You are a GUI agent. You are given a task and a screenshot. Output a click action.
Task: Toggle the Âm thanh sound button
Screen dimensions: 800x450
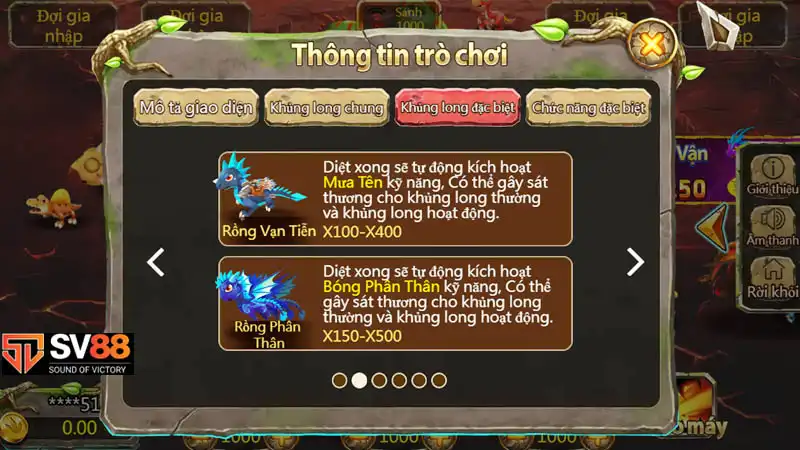click(771, 225)
